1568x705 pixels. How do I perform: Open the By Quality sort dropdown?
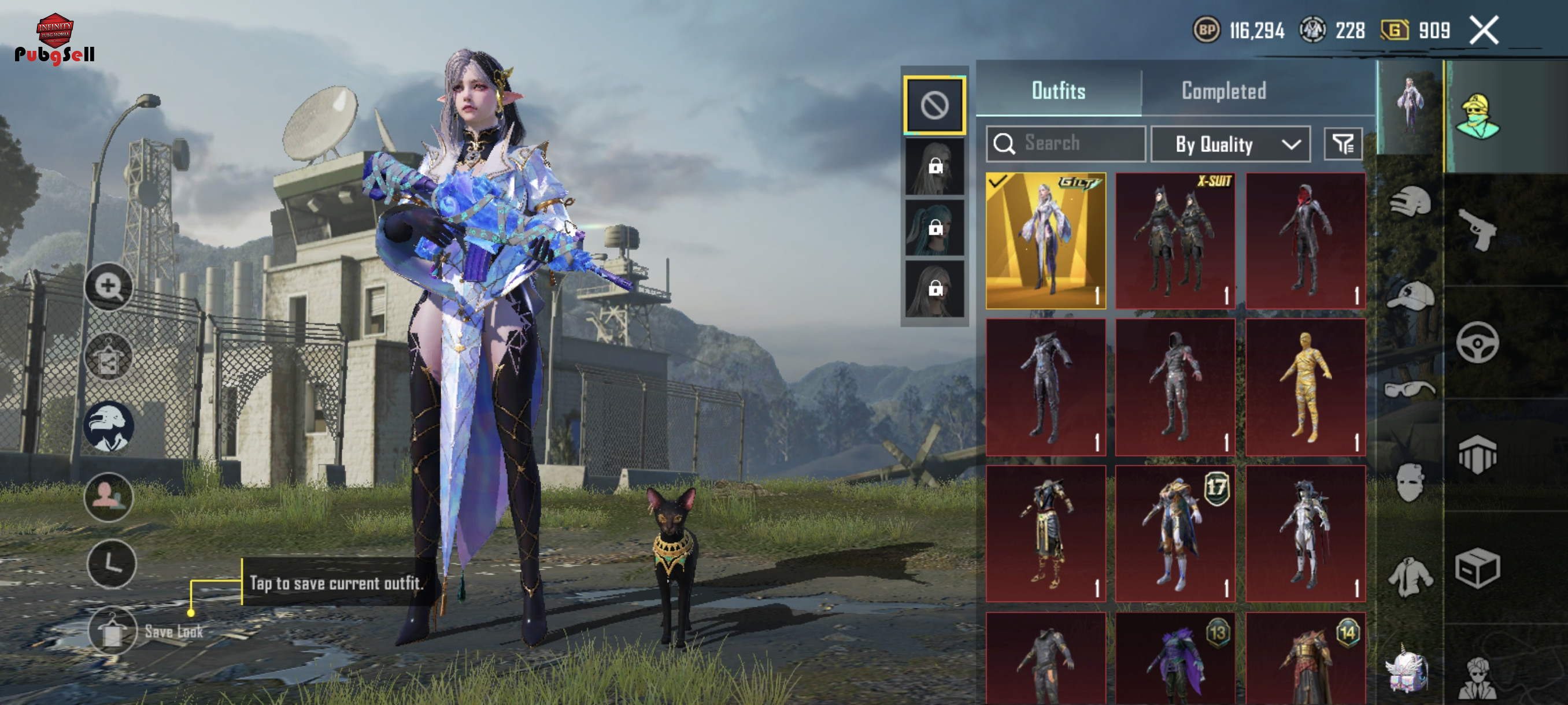coord(1230,144)
